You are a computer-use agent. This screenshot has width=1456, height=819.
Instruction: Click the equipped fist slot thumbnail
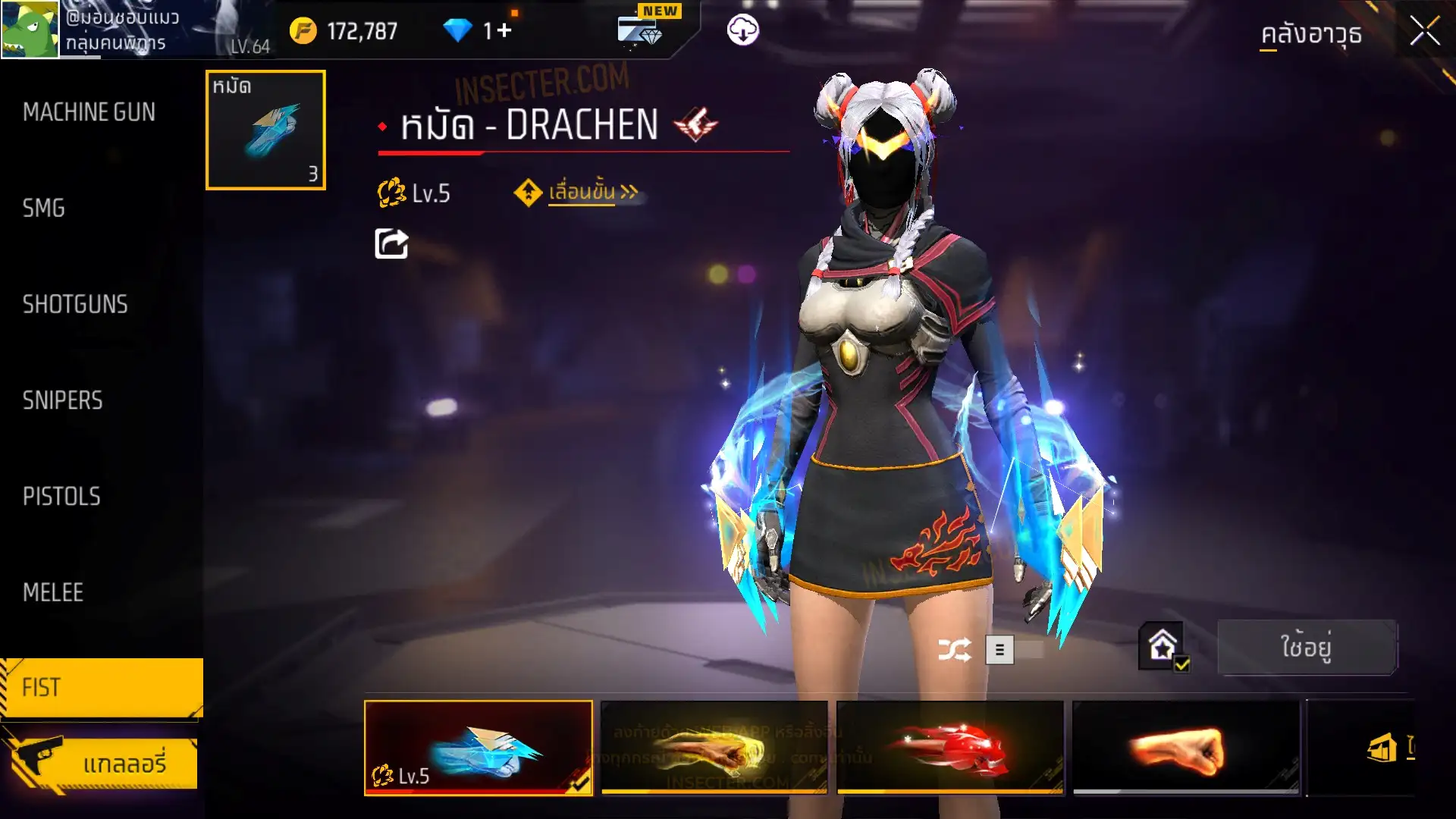point(265,130)
